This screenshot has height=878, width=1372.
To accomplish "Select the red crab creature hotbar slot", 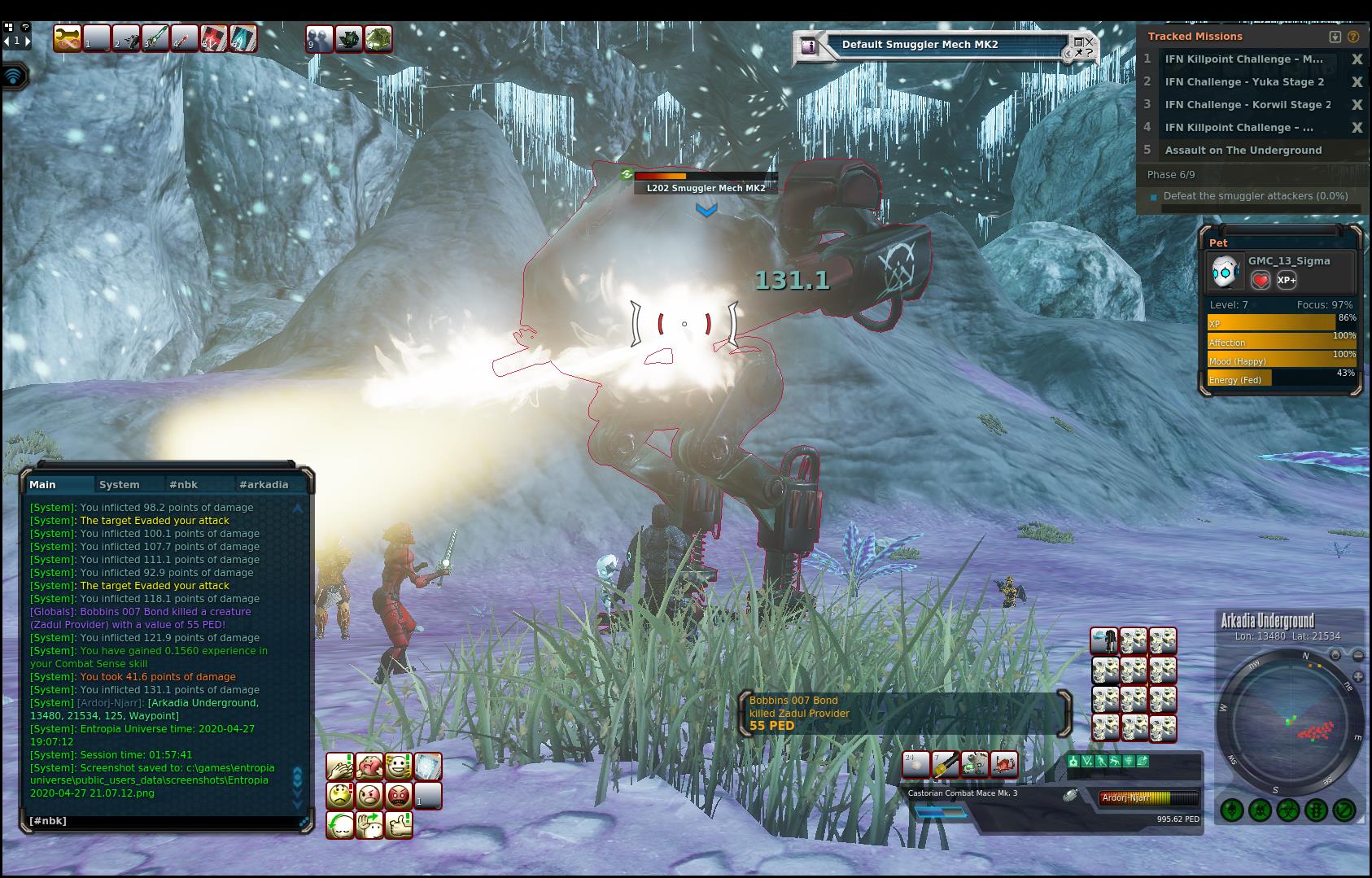I will click(1003, 765).
